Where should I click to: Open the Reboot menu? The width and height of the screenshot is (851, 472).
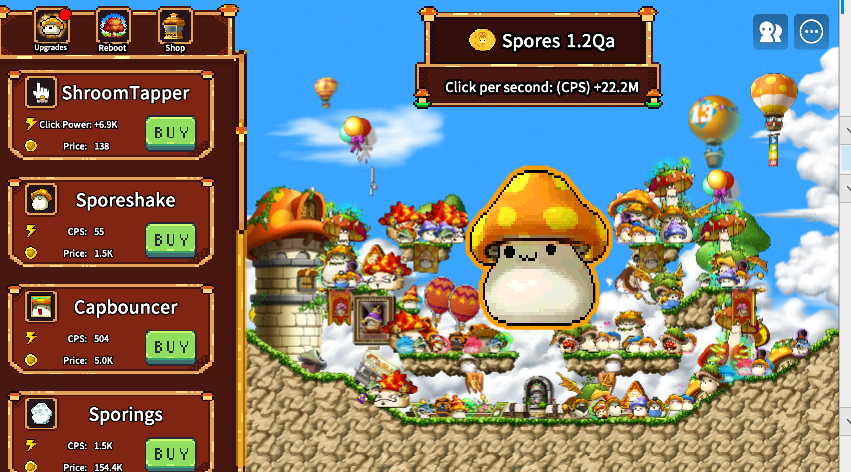112,27
